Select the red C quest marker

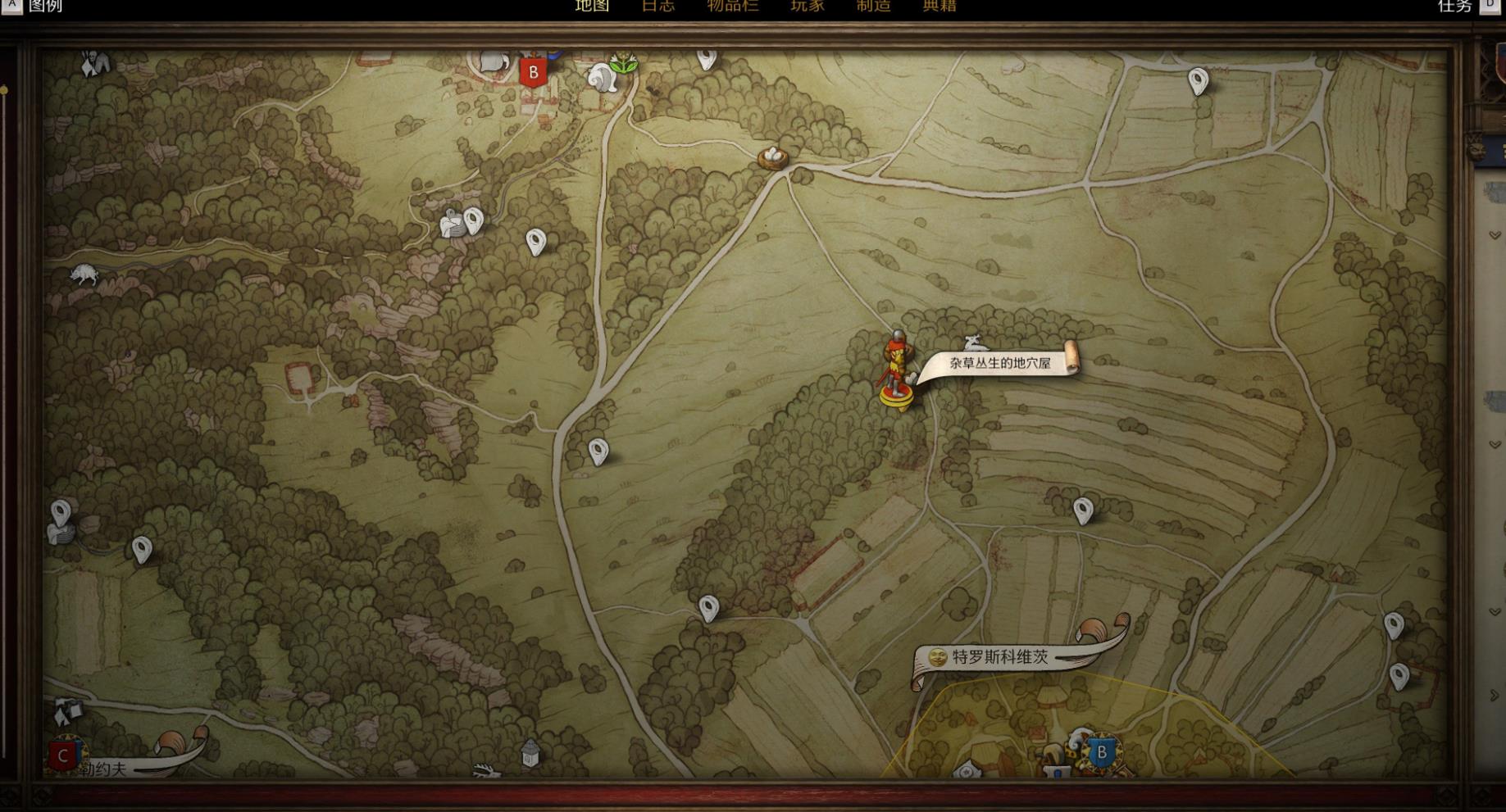click(x=63, y=756)
